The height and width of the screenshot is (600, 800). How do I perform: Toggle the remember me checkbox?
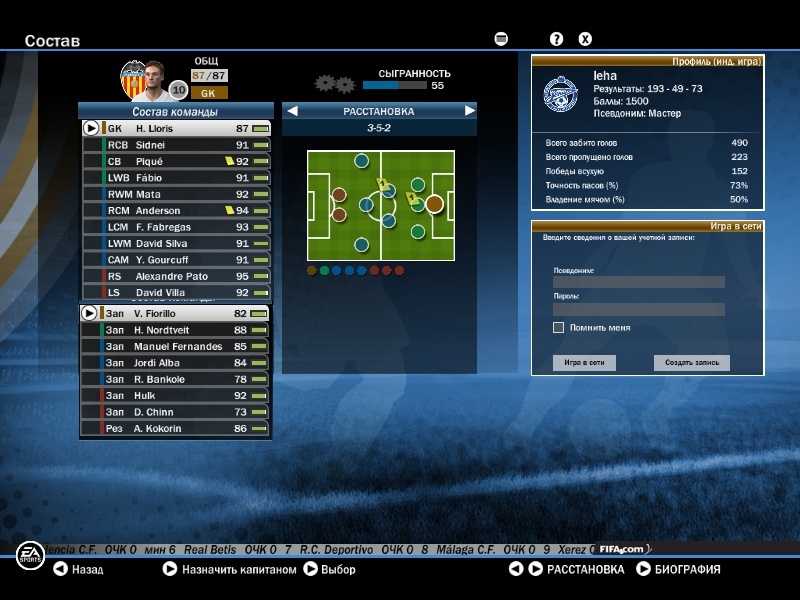tap(558, 327)
